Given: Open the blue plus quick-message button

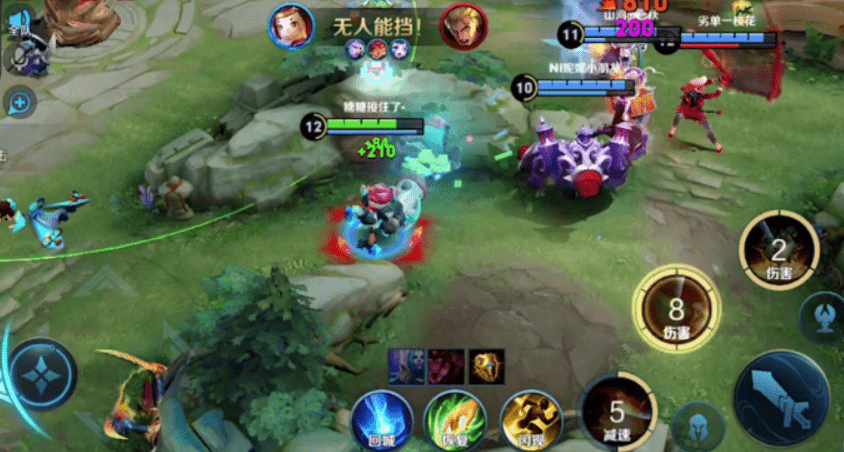Looking at the screenshot, I should click(19, 100).
